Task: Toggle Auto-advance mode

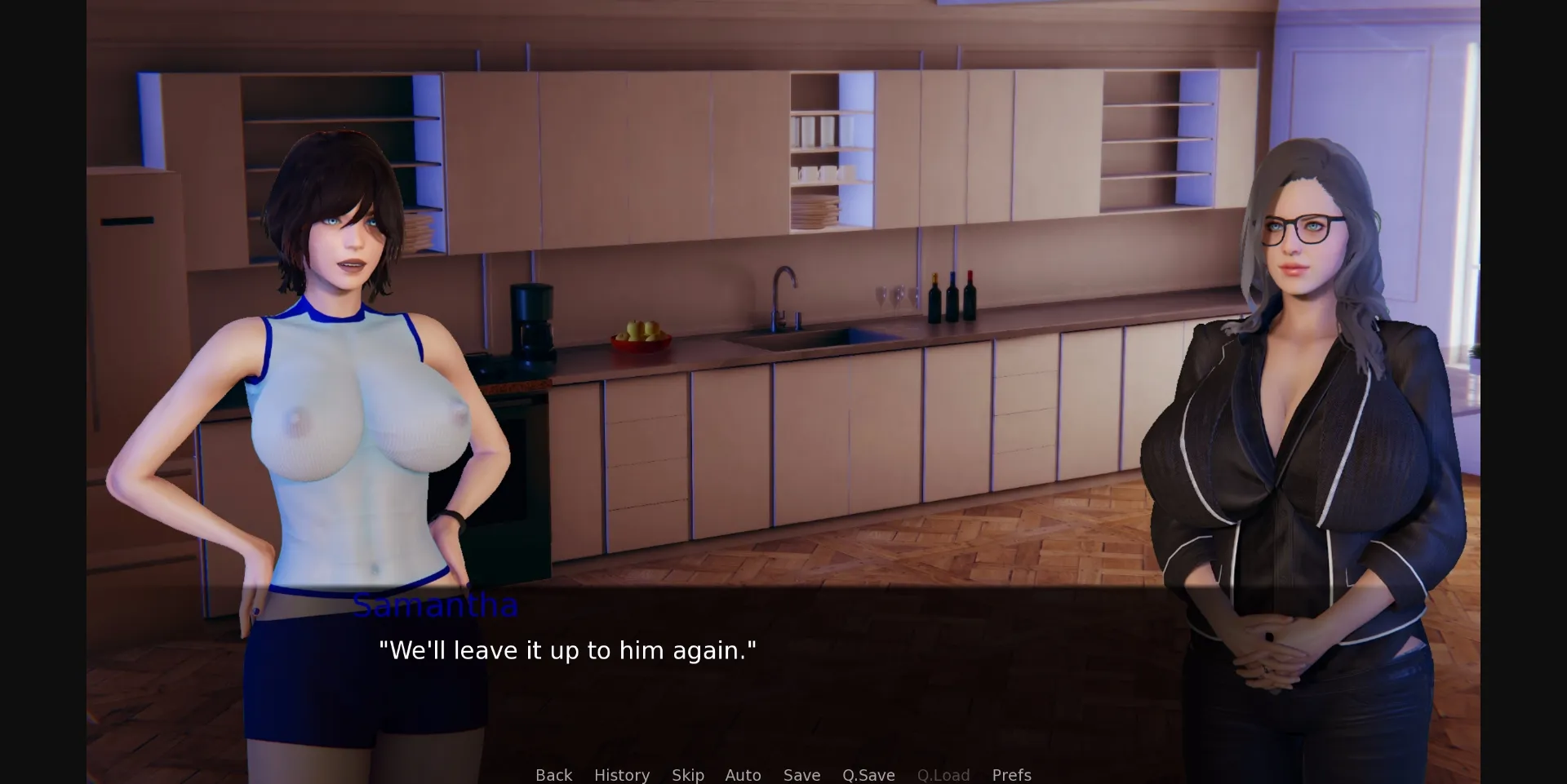Action: (743, 775)
